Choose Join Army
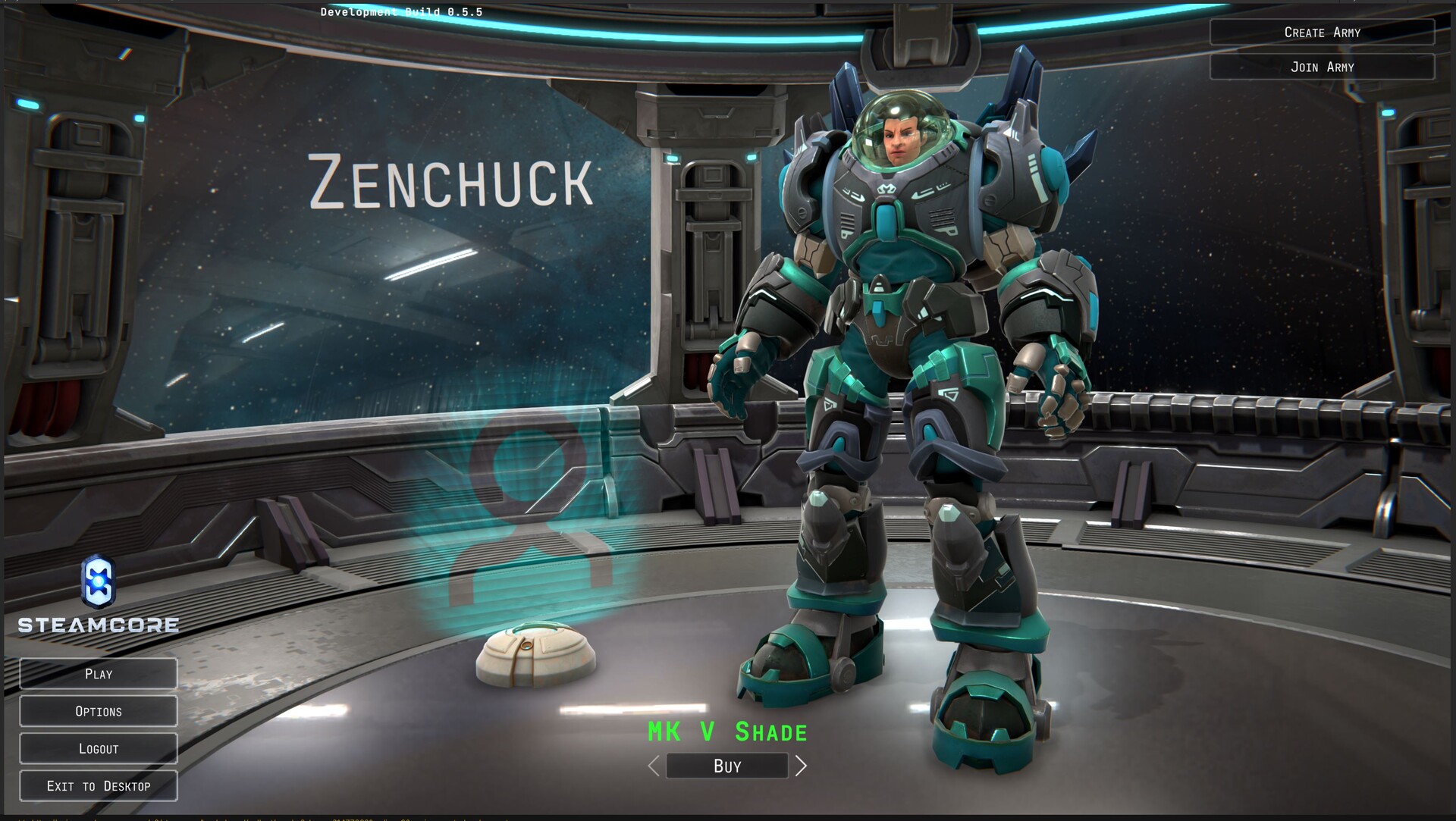 (x=1322, y=67)
